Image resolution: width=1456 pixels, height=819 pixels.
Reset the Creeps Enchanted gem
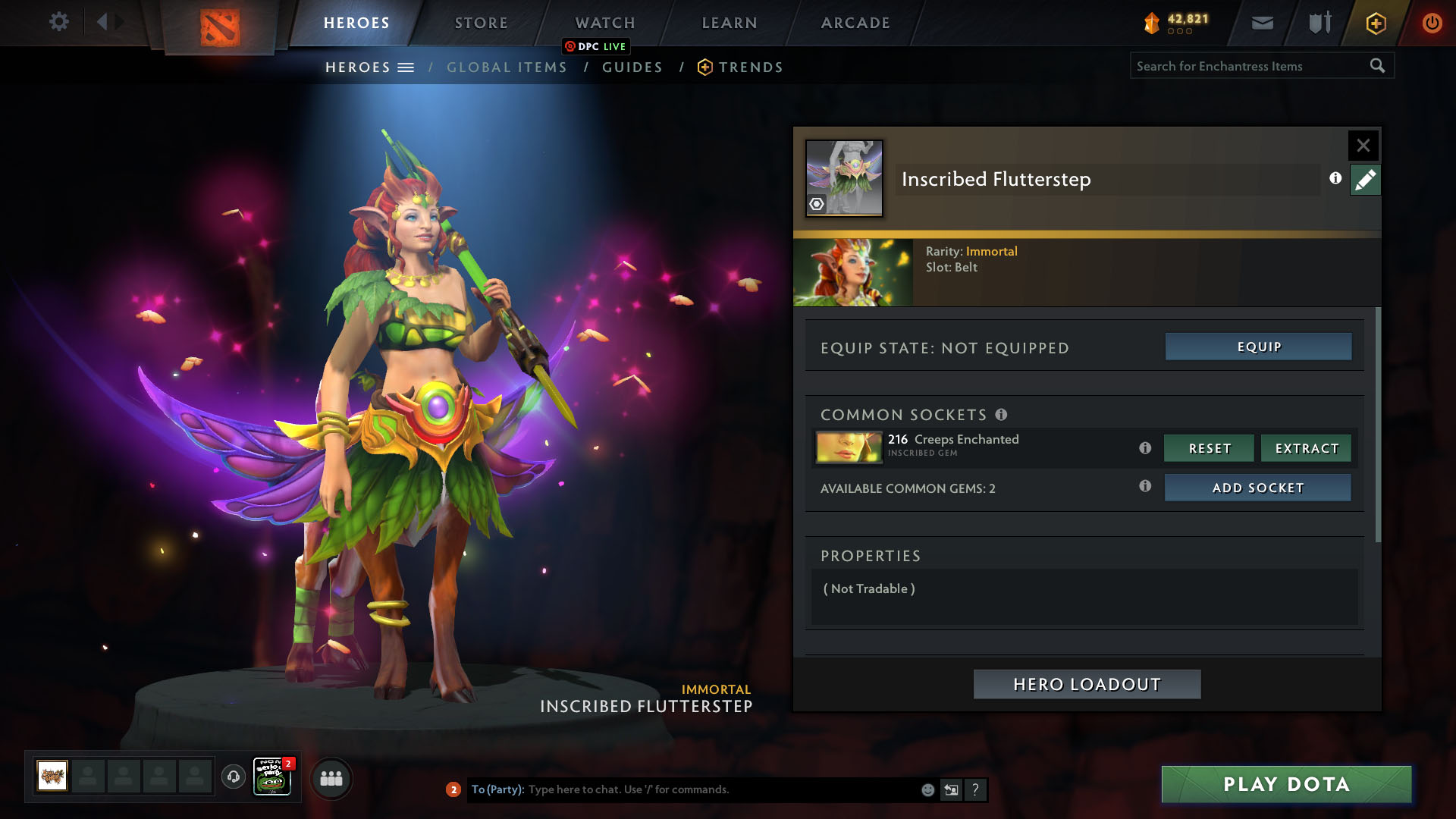tap(1209, 448)
